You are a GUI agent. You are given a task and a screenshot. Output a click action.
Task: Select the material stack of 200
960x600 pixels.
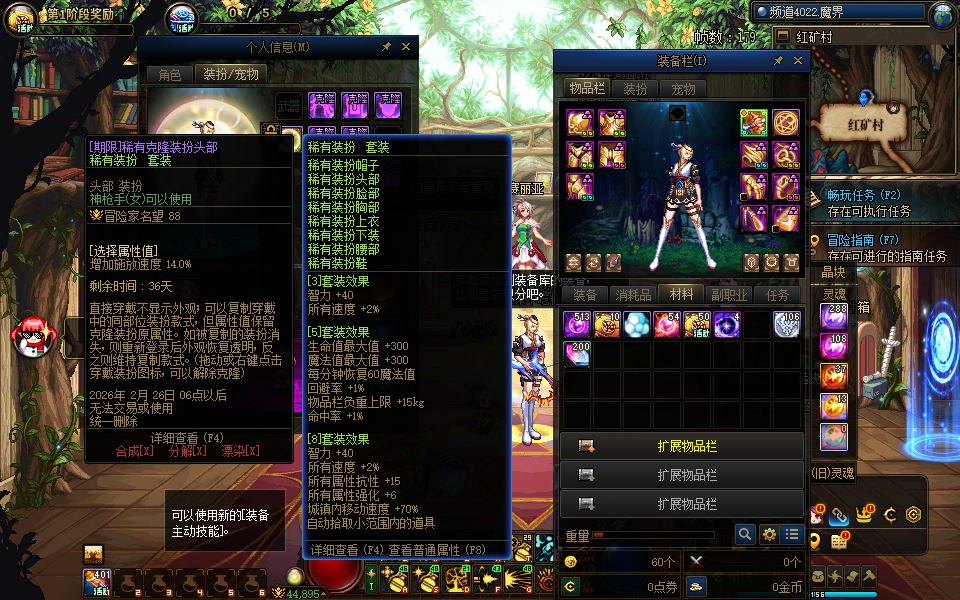point(577,353)
